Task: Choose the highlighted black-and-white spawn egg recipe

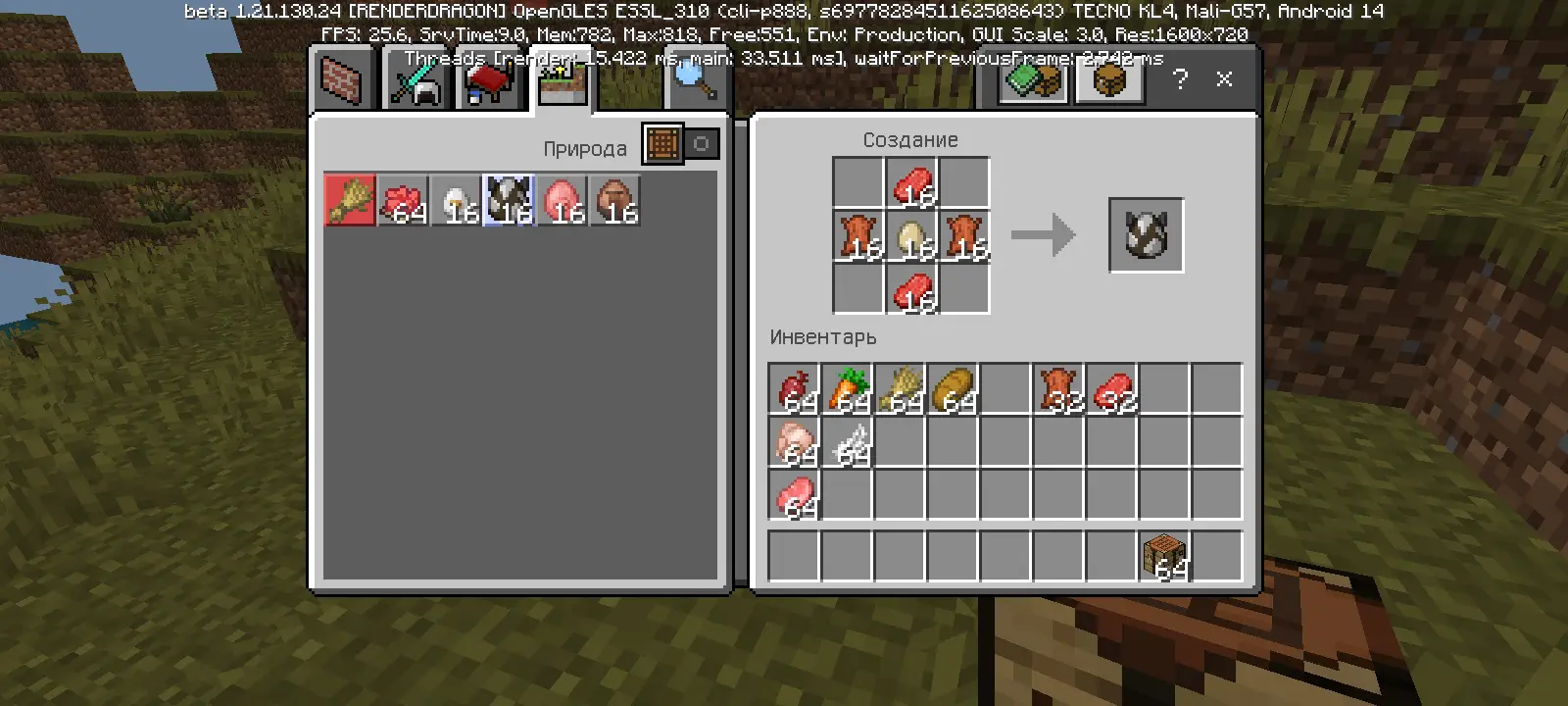Action: [509, 201]
